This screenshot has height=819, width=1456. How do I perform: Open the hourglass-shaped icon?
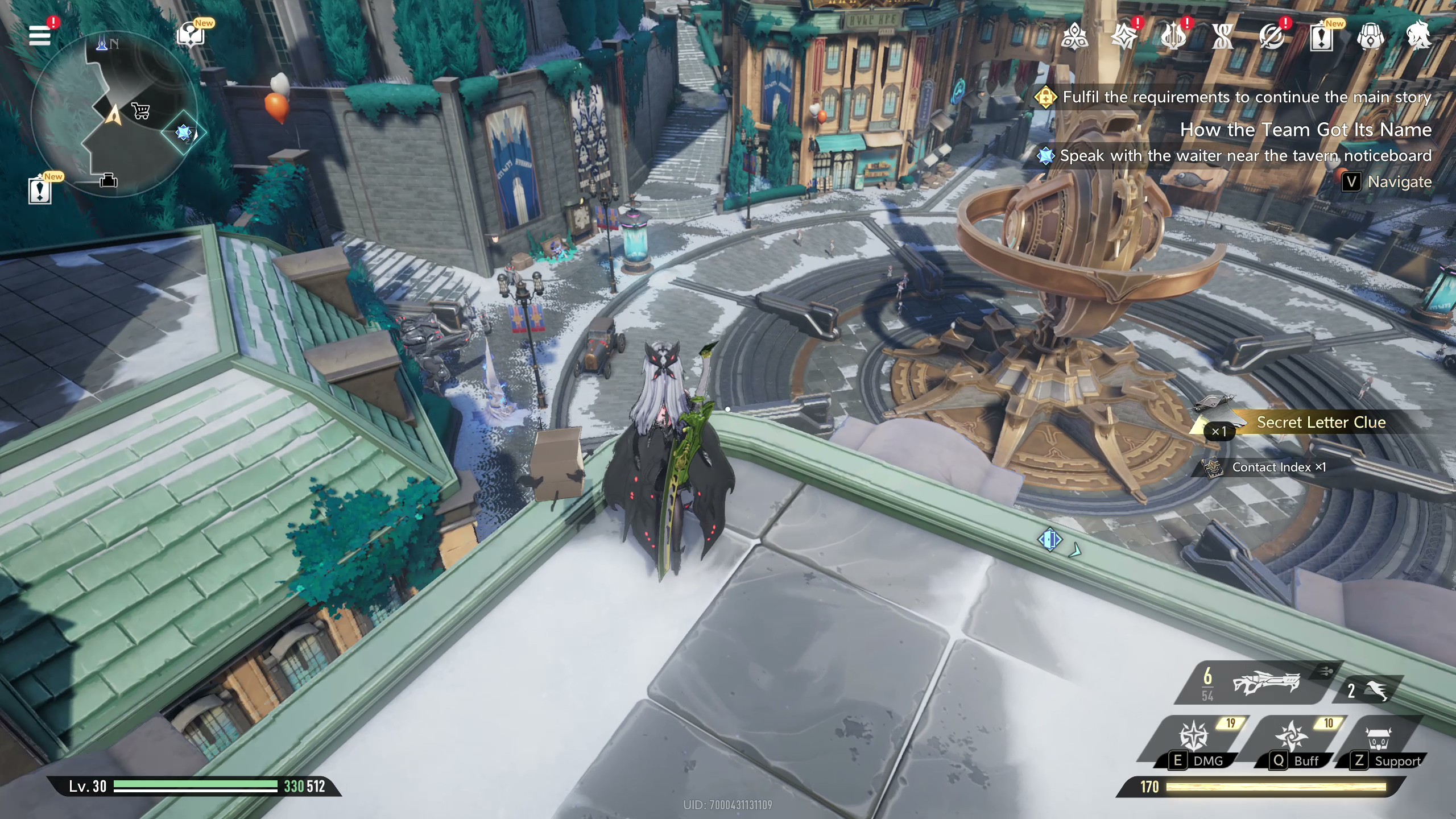click(x=1223, y=37)
